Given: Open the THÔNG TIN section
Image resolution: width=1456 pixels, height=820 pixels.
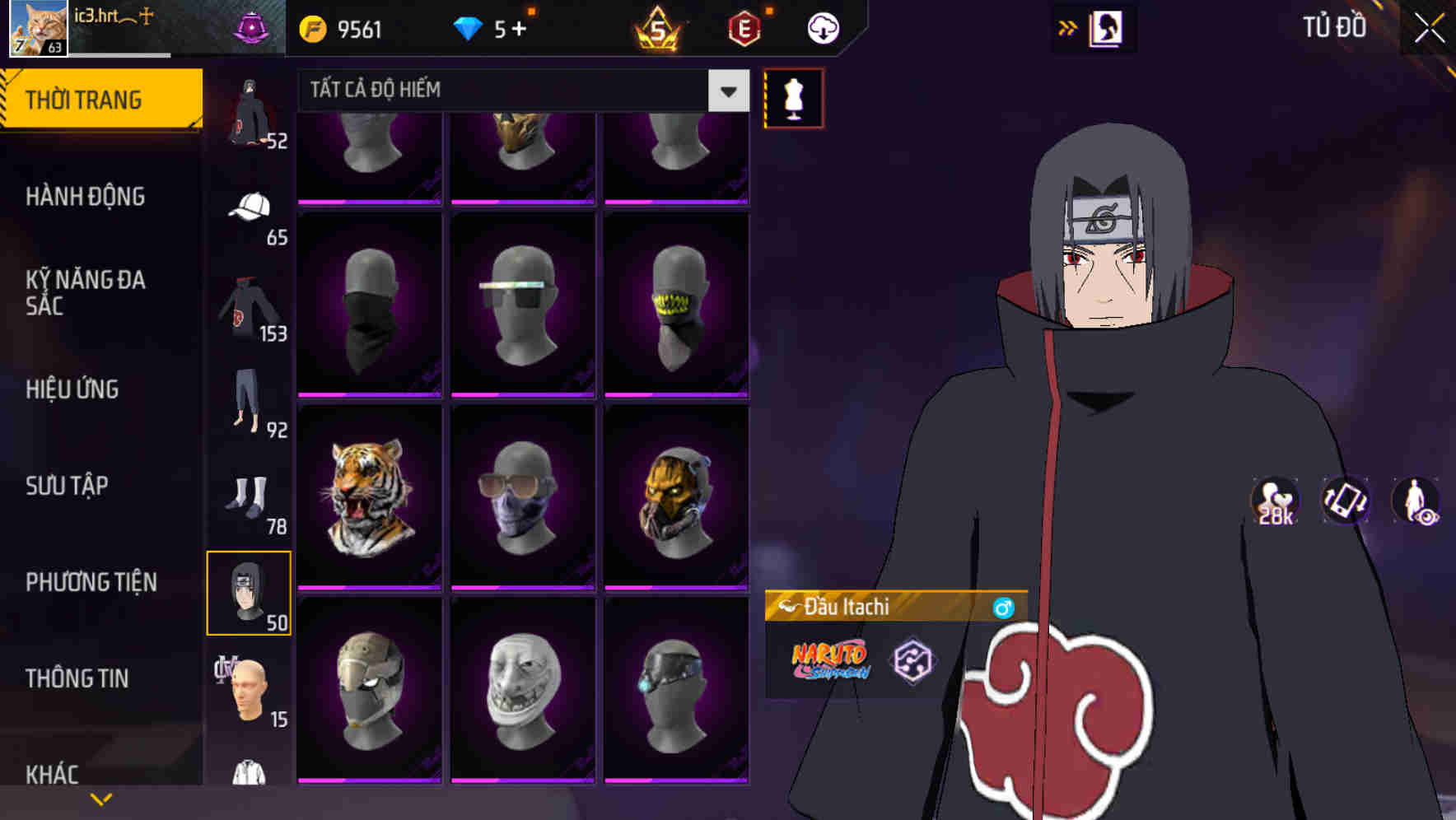Looking at the screenshot, I should tap(76, 678).
